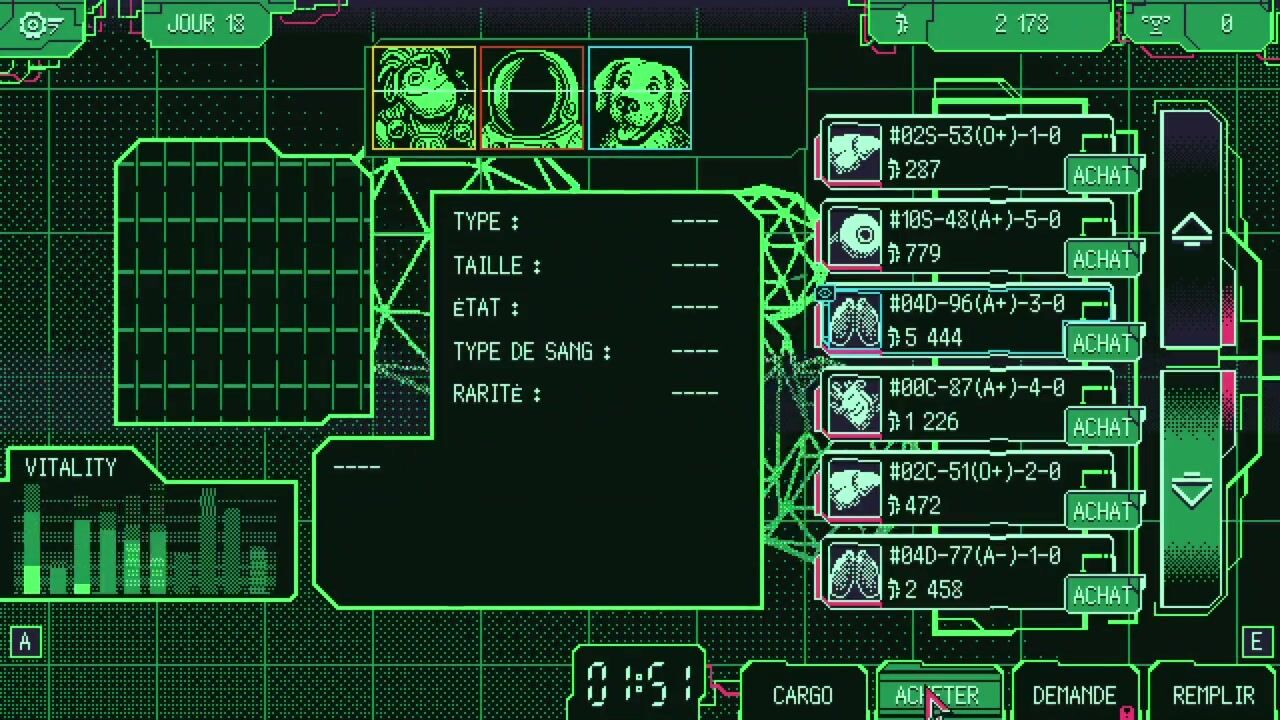The width and height of the screenshot is (1280, 720).
Task: Buy organ #02S-53(O+) priced 287
Action: tap(1102, 175)
